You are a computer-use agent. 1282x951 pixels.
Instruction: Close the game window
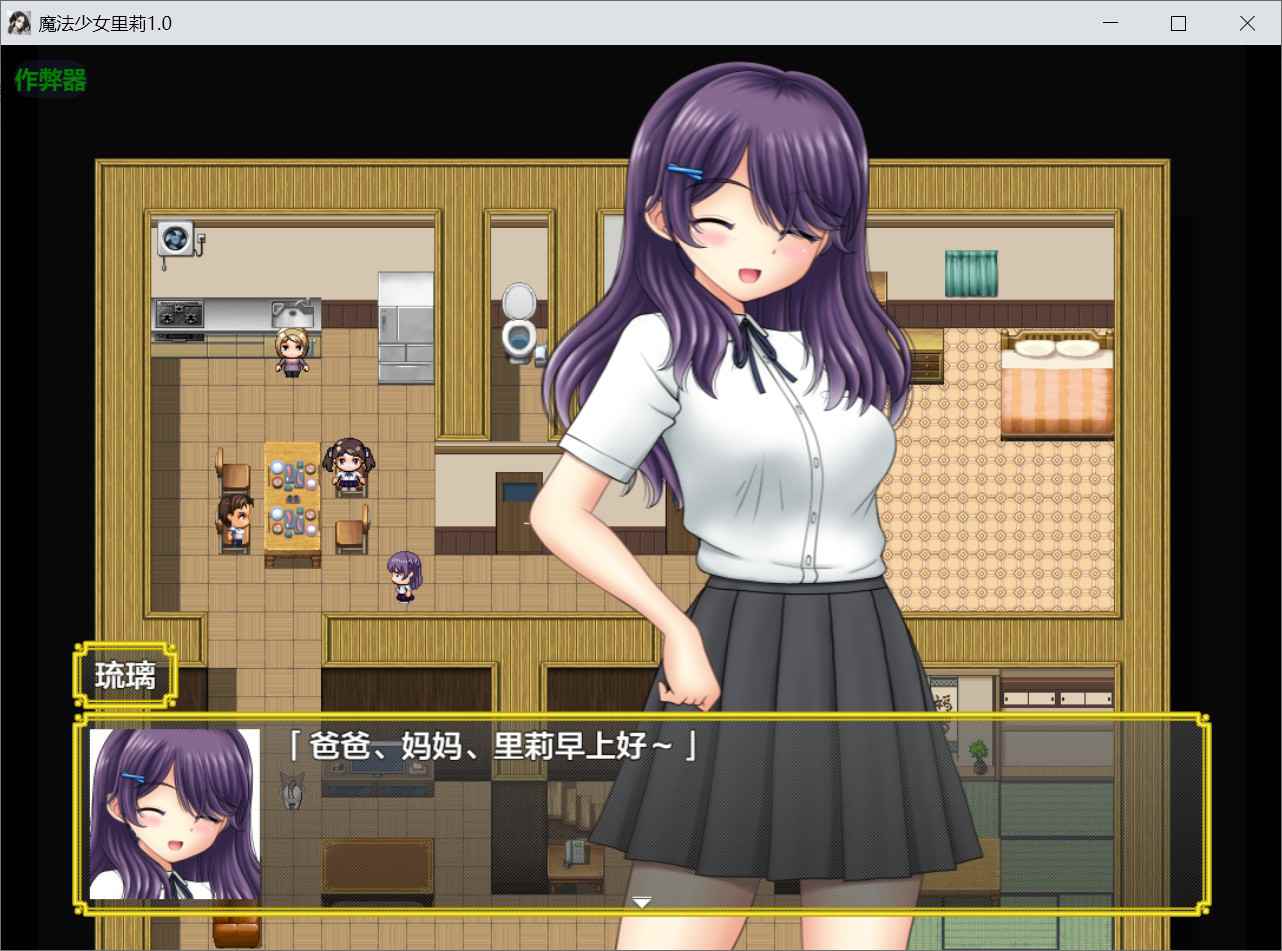tap(1246, 24)
